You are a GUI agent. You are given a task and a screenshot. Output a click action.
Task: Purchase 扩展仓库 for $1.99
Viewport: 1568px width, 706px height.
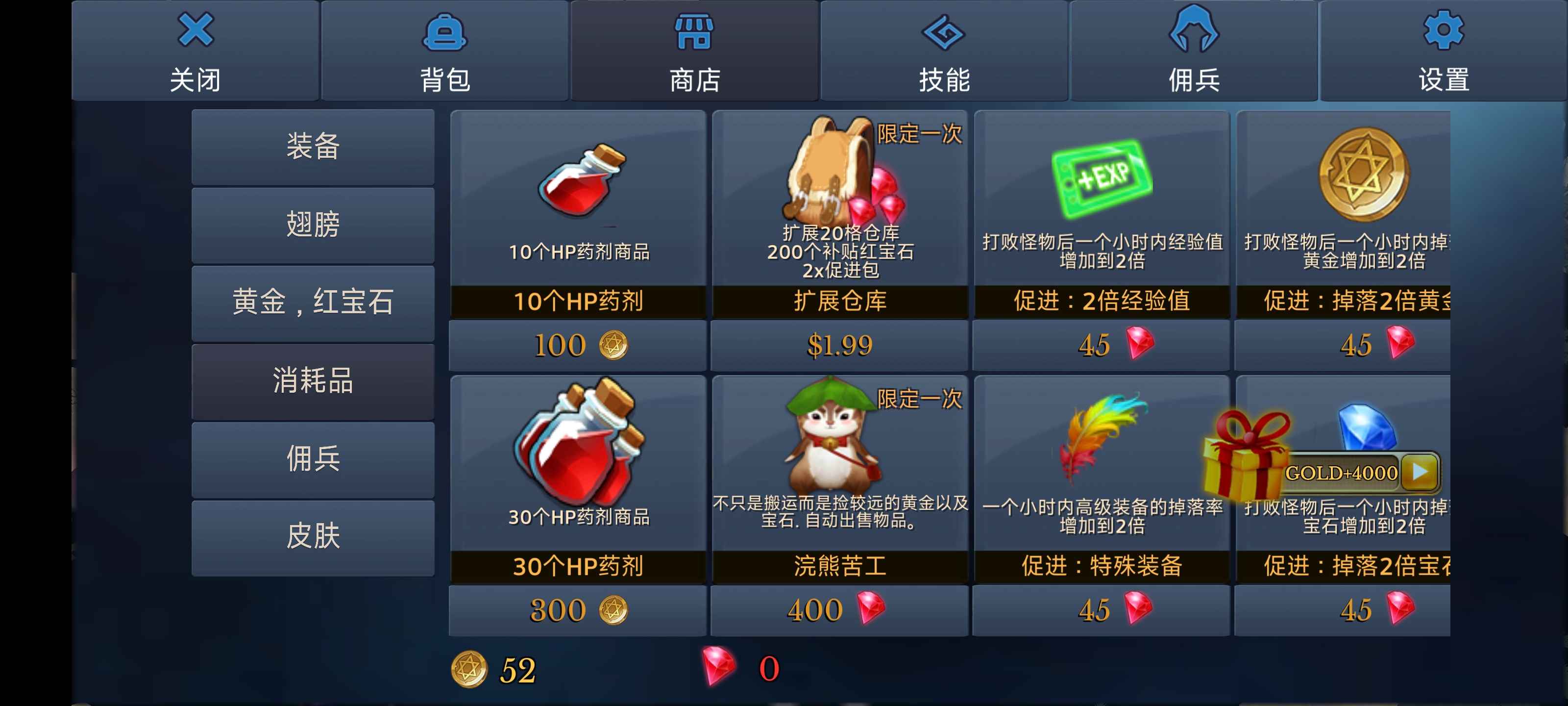point(839,345)
